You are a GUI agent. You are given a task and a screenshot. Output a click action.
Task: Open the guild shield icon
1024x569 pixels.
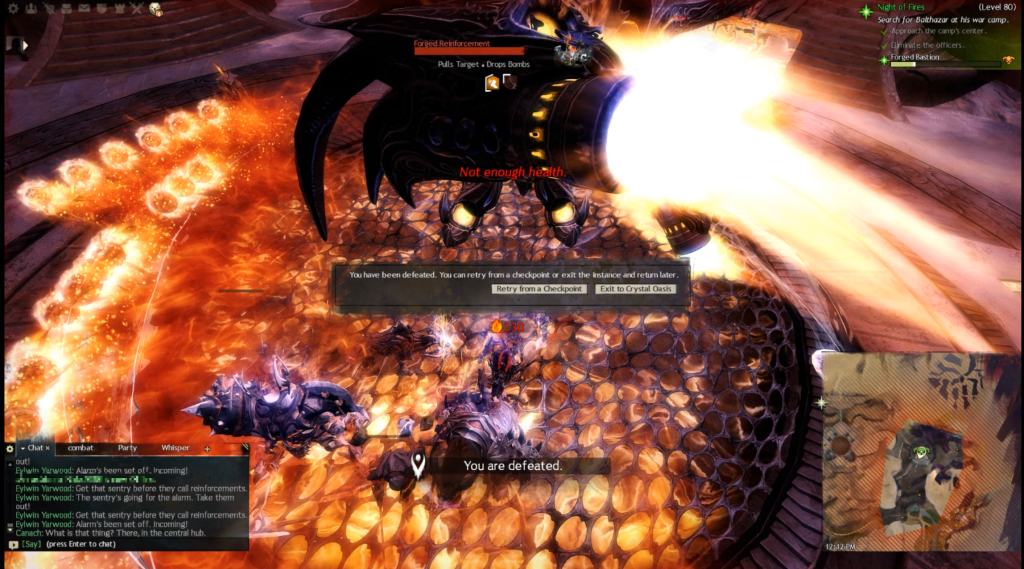coord(103,9)
